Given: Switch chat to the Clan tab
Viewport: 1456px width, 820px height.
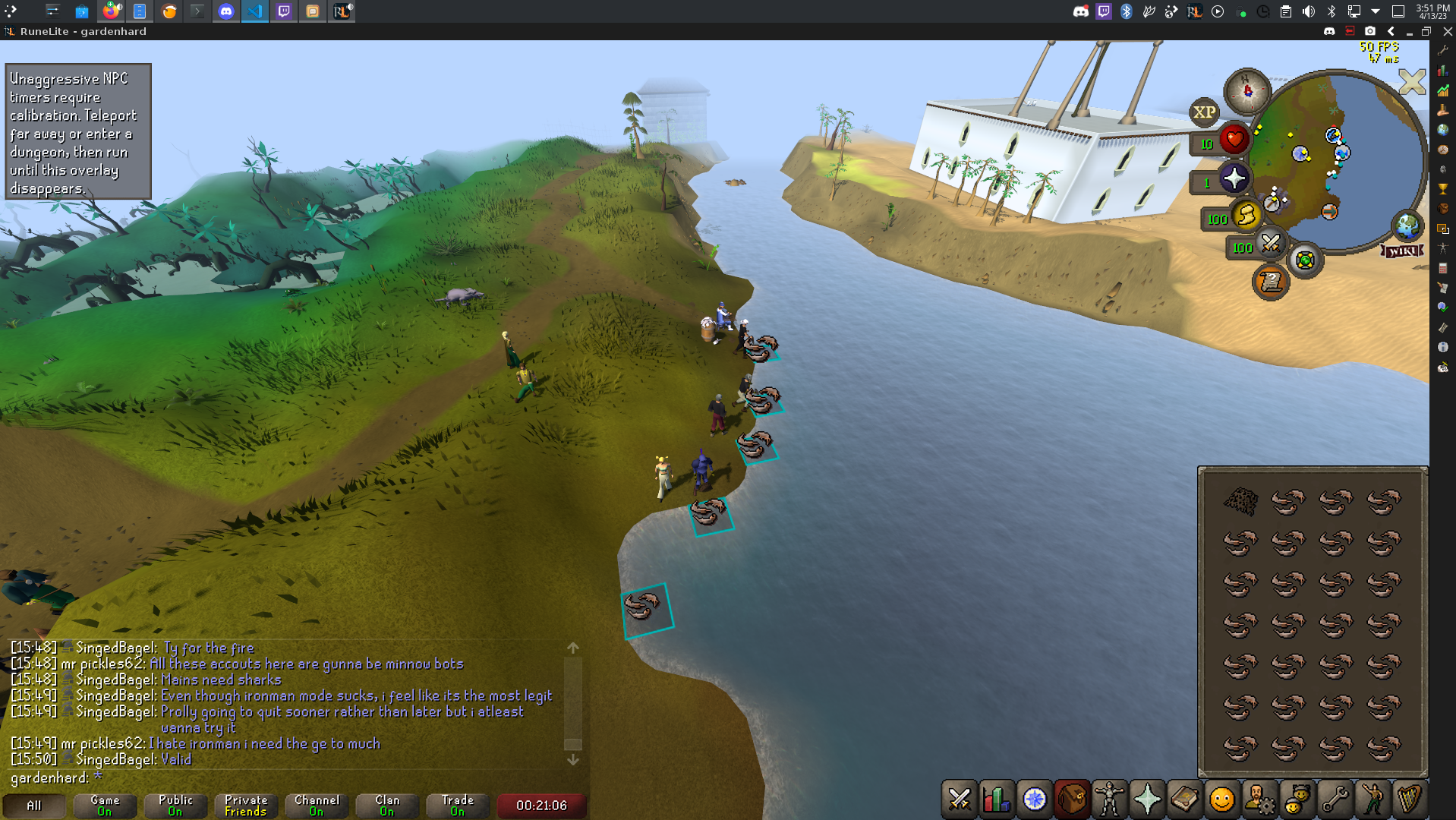Looking at the screenshot, I should point(387,805).
